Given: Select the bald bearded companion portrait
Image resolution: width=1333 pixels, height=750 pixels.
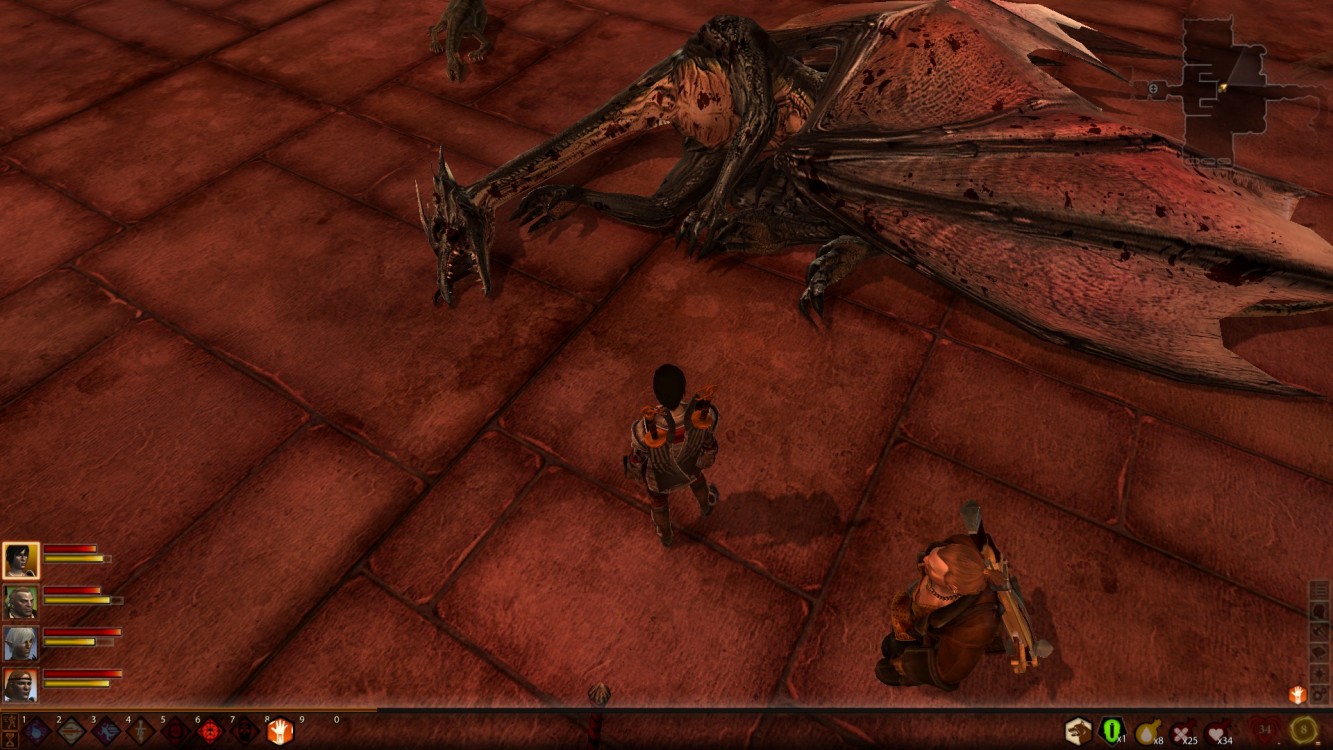Looking at the screenshot, I should tap(20, 601).
